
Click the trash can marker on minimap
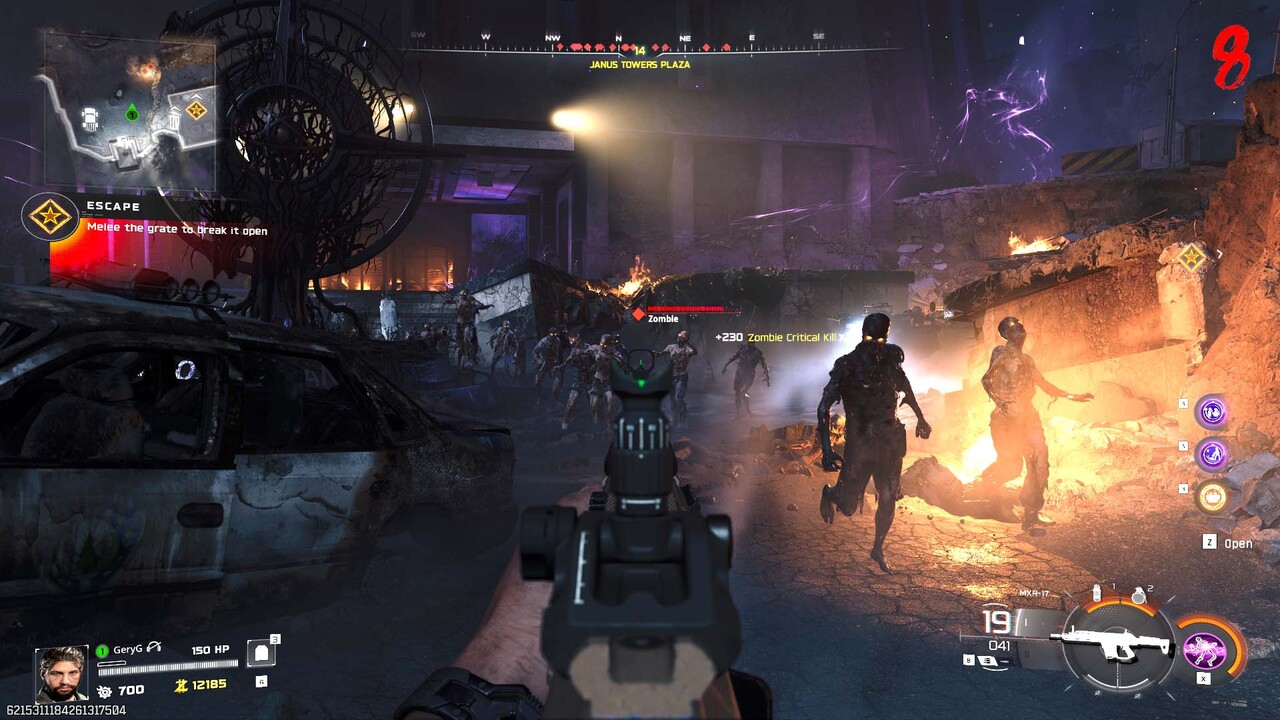(x=174, y=120)
